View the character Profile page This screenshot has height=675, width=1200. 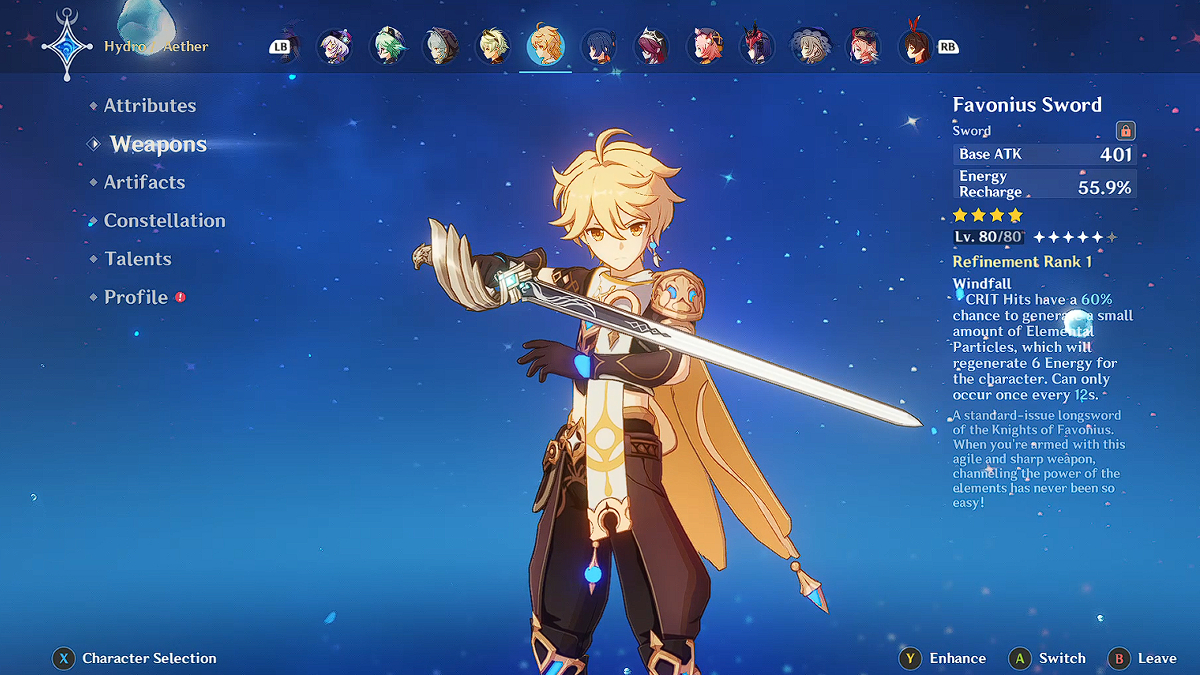pyautogui.click(x=136, y=297)
